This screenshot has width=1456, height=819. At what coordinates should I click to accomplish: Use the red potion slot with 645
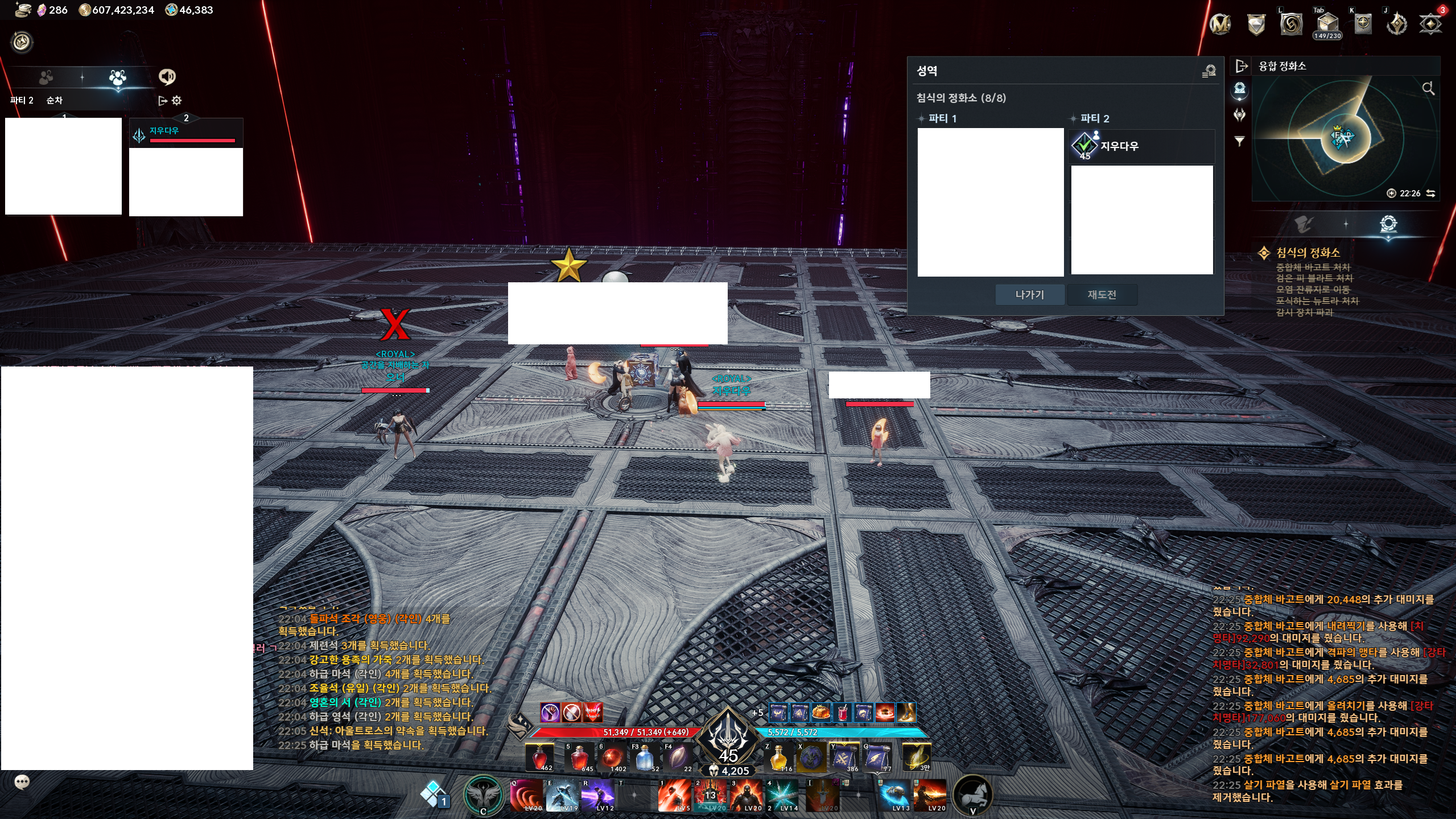coord(579,758)
